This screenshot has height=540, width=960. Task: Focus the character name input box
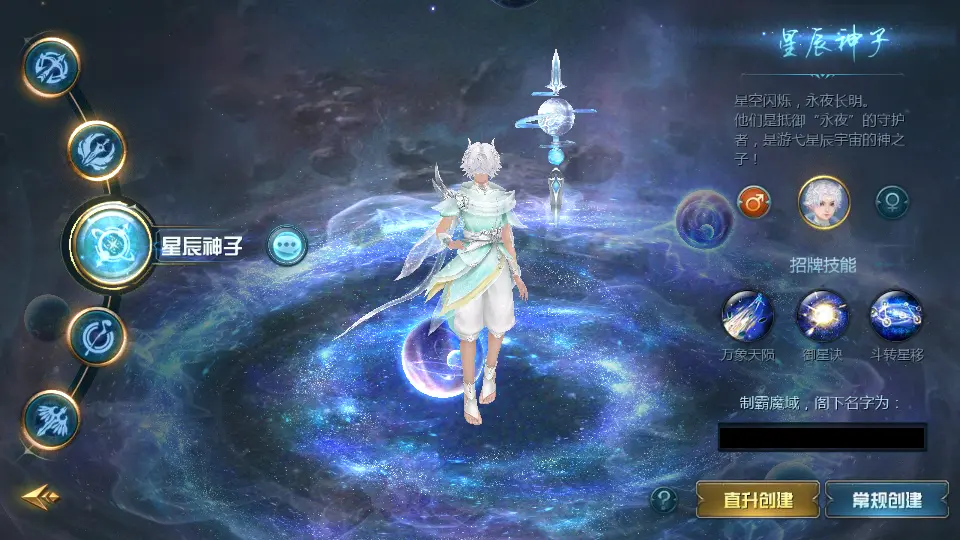click(x=822, y=437)
